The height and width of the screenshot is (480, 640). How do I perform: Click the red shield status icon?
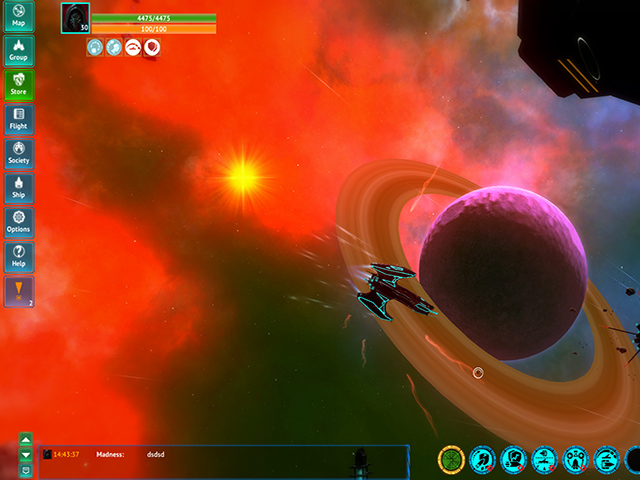[152, 47]
